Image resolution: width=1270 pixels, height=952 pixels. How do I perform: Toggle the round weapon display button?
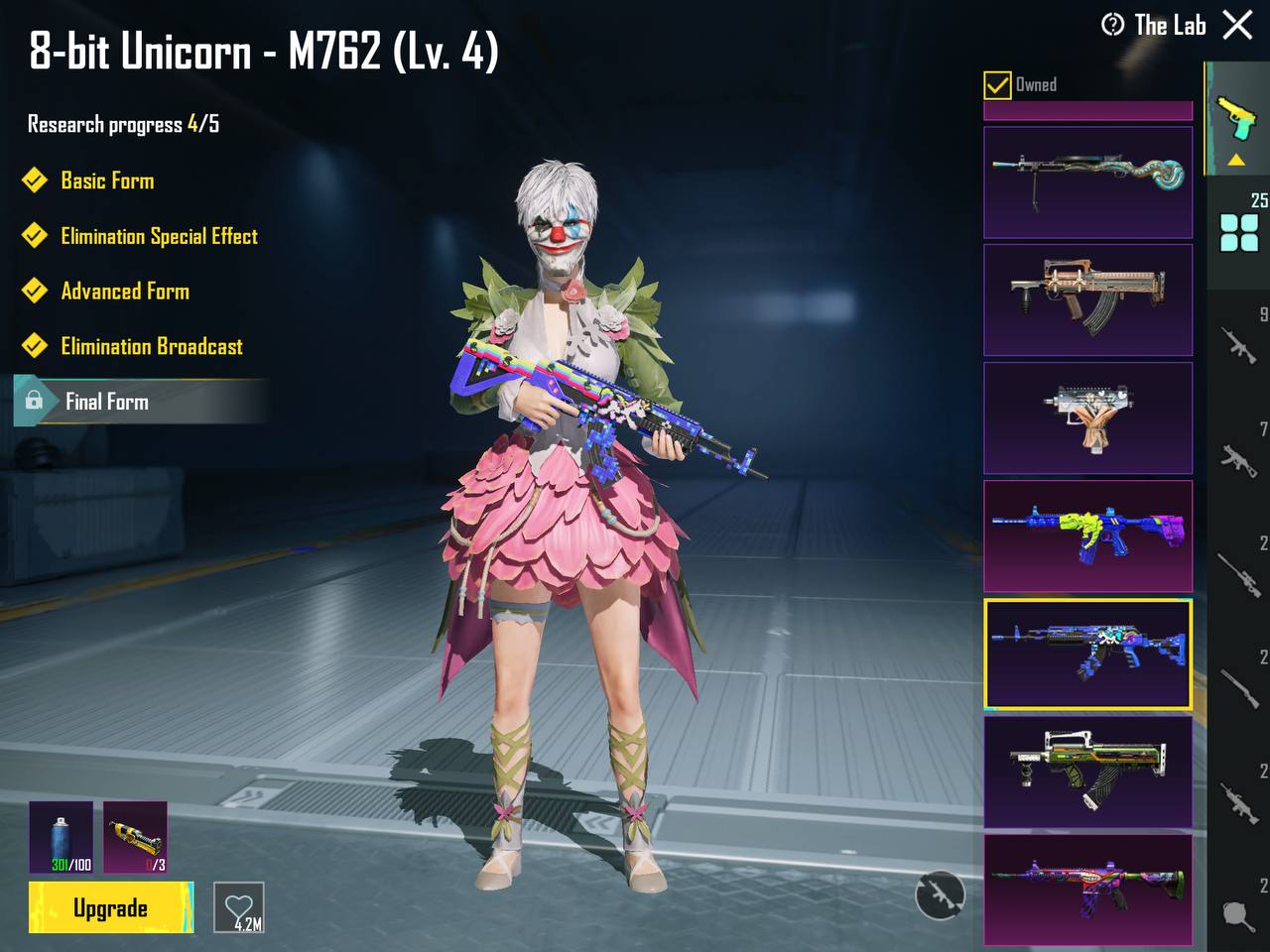point(939,895)
